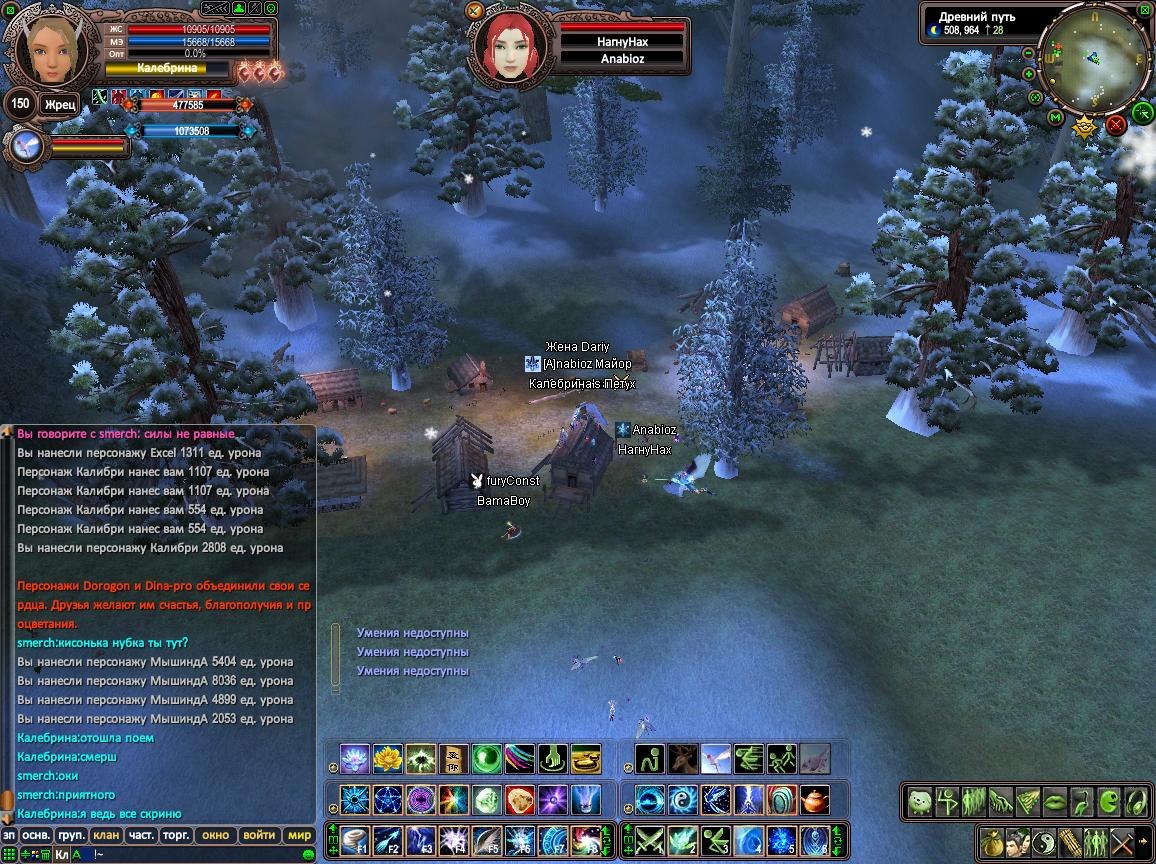Click the green headphones icon

pos(1136,801)
